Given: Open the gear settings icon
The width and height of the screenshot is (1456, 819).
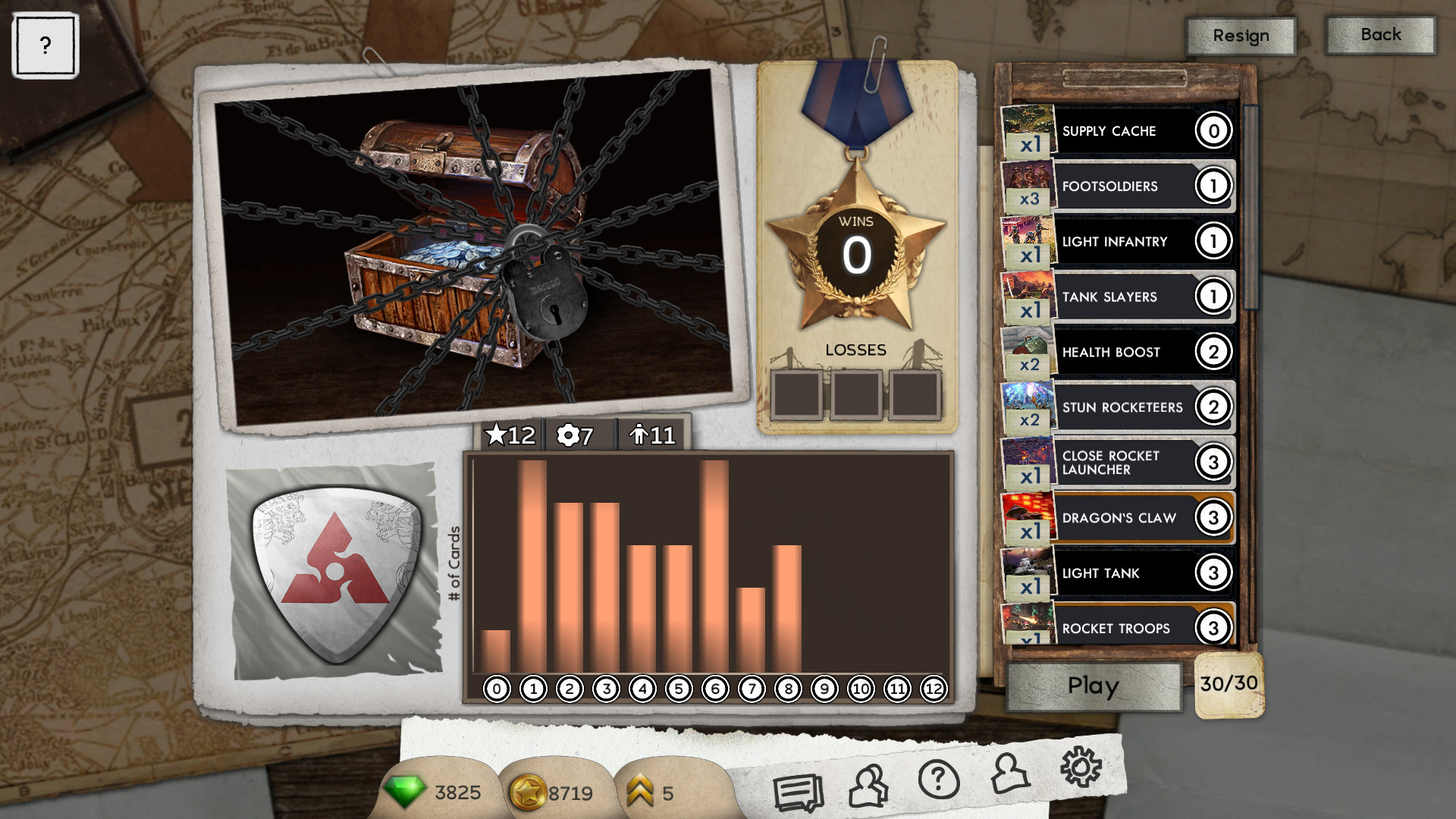Looking at the screenshot, I should pos(1080,767).
